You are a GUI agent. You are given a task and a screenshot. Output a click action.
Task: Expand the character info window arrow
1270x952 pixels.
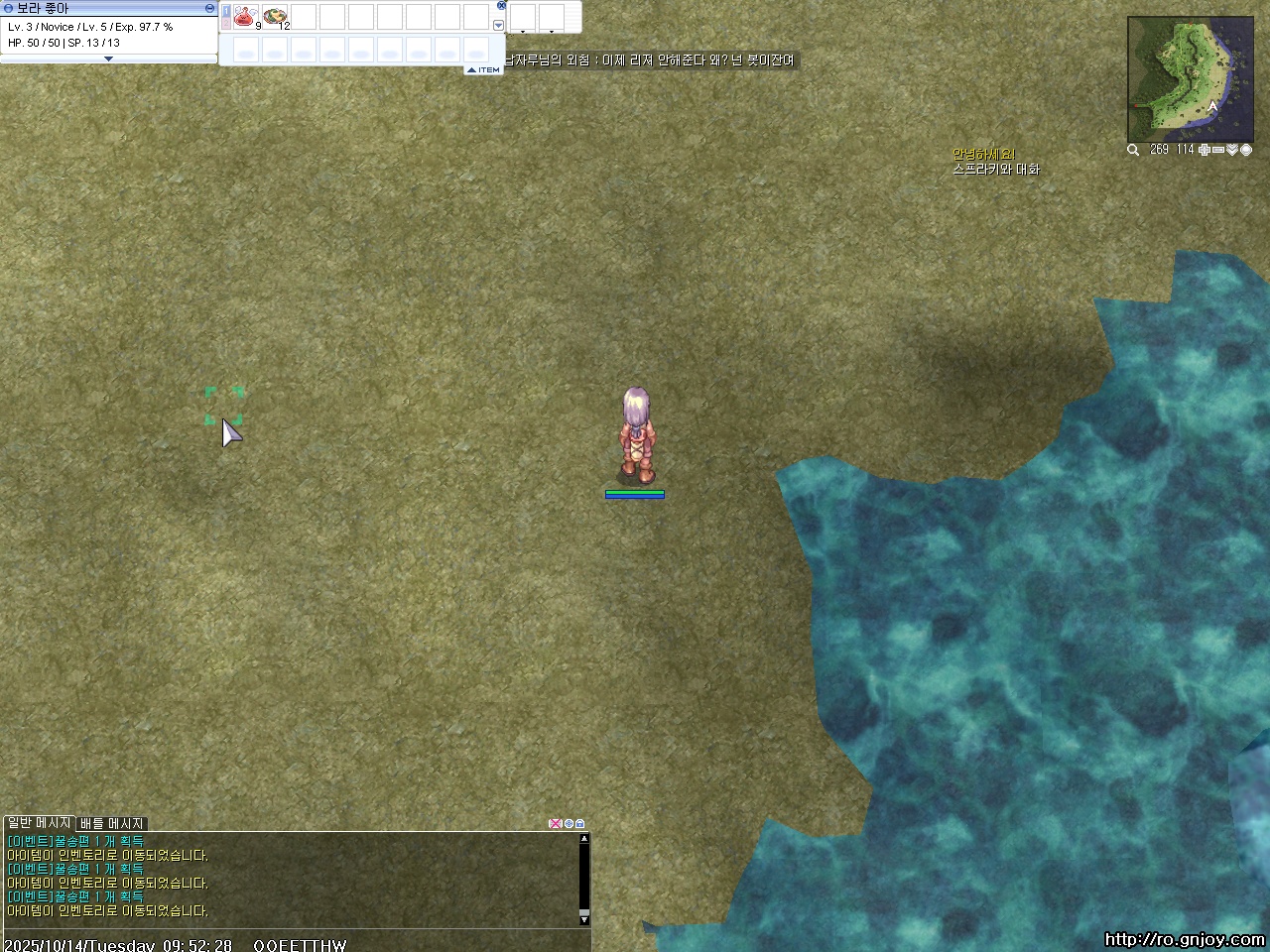click(108, 59)
